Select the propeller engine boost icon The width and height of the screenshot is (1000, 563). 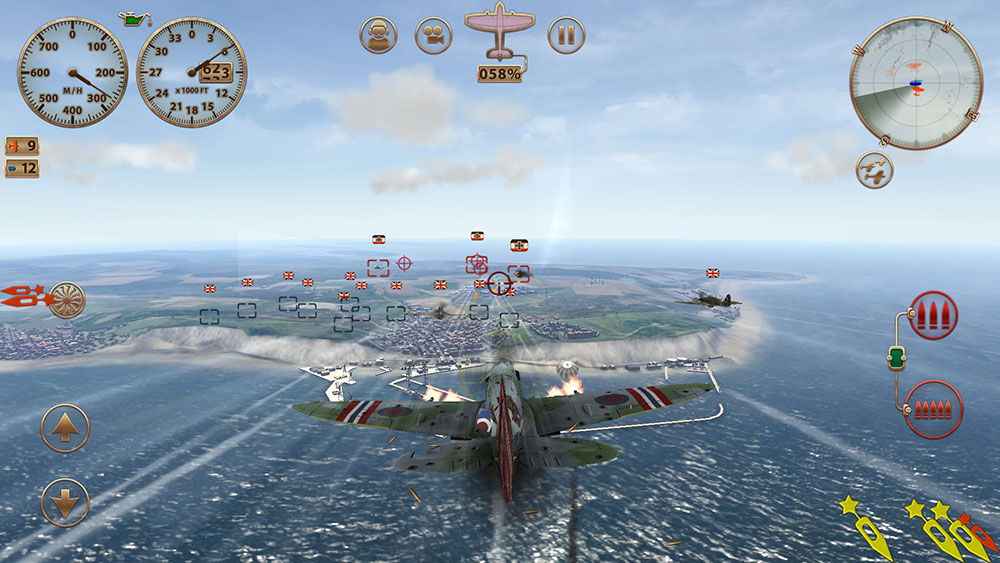pos(67,299)
